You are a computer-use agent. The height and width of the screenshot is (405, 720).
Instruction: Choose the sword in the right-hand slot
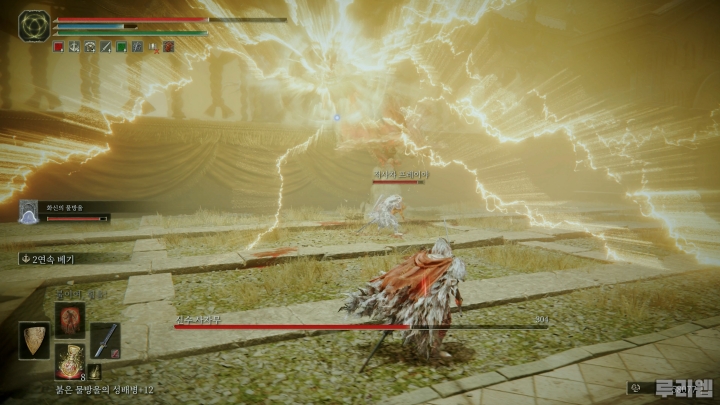[105, 340]
